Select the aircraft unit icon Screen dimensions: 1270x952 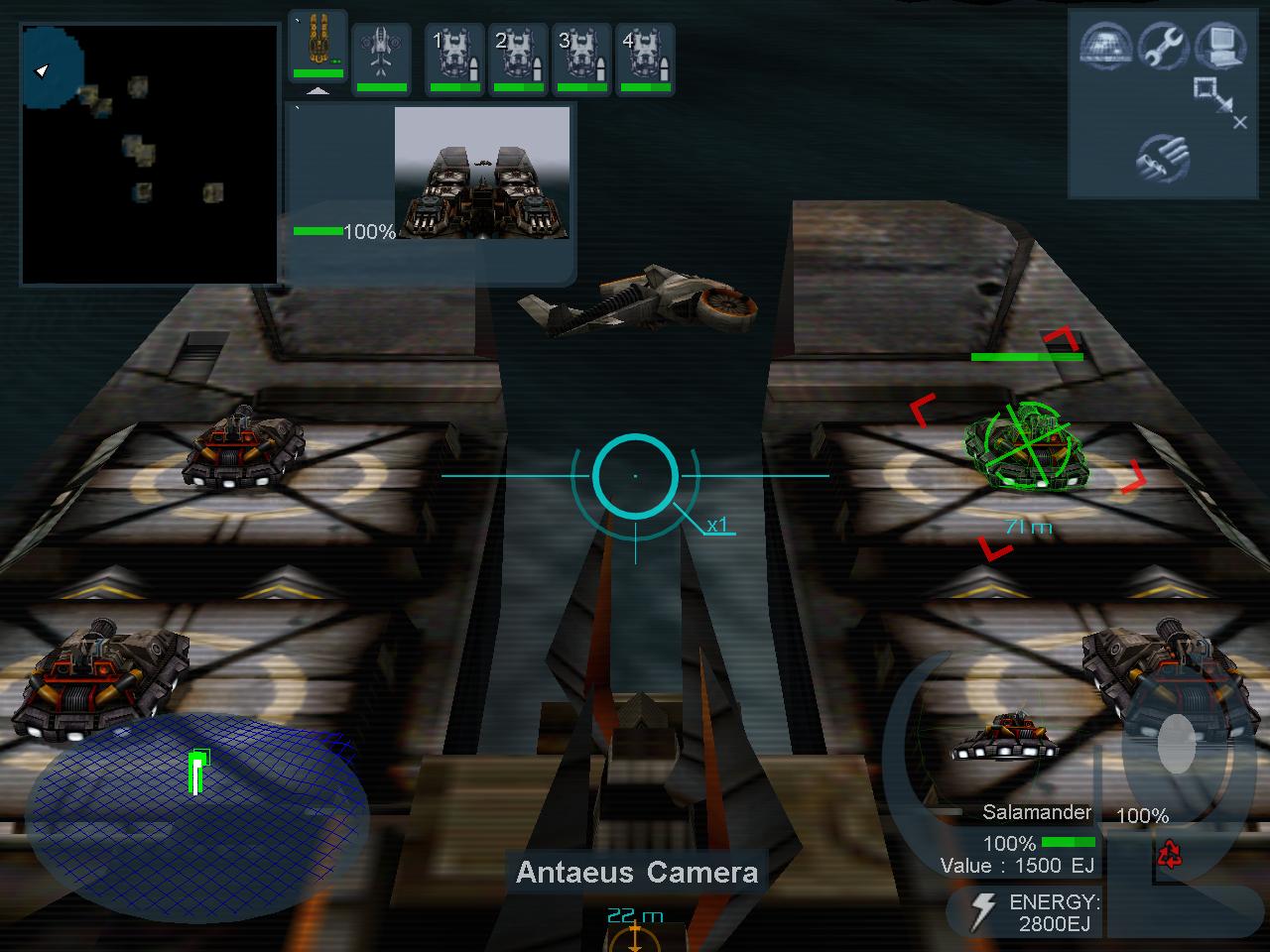pyautogui.click(x=382, y=50)
